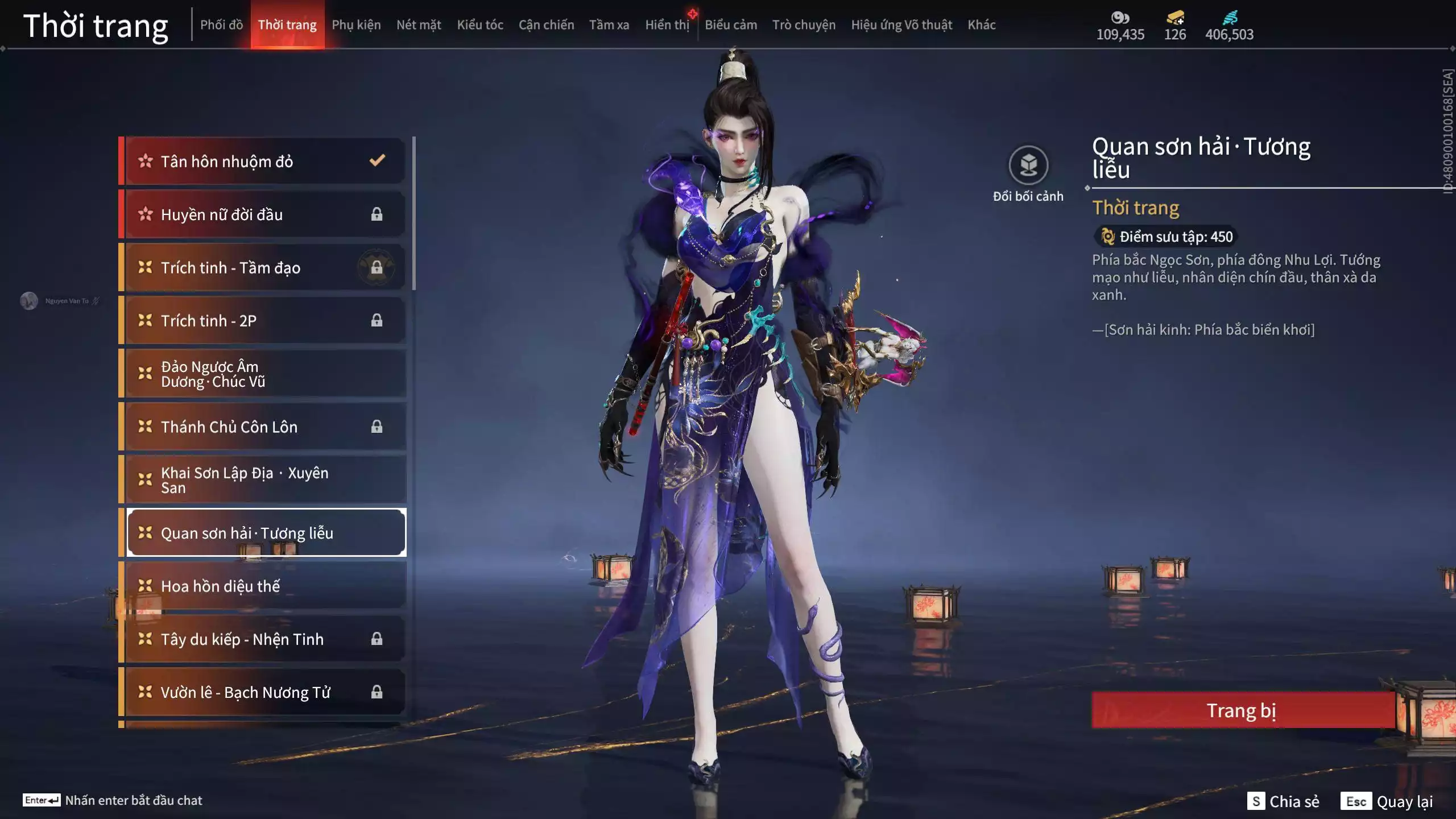Switch to the Hiển thị tab
This screenshot has height=819, width=1456.
[667, 25]
